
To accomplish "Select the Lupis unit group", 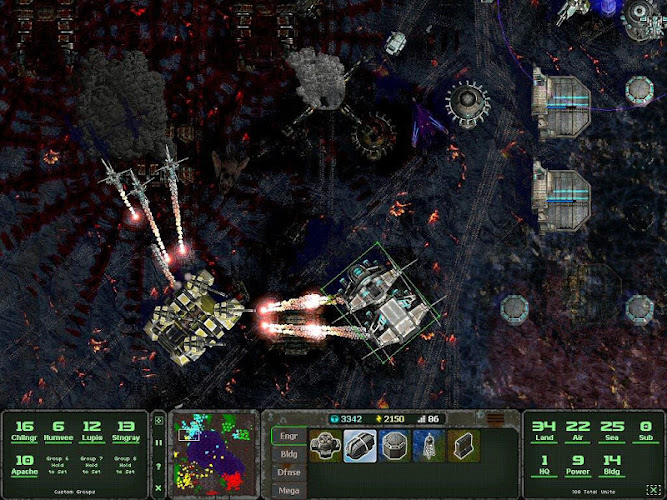I will point(91,430).
